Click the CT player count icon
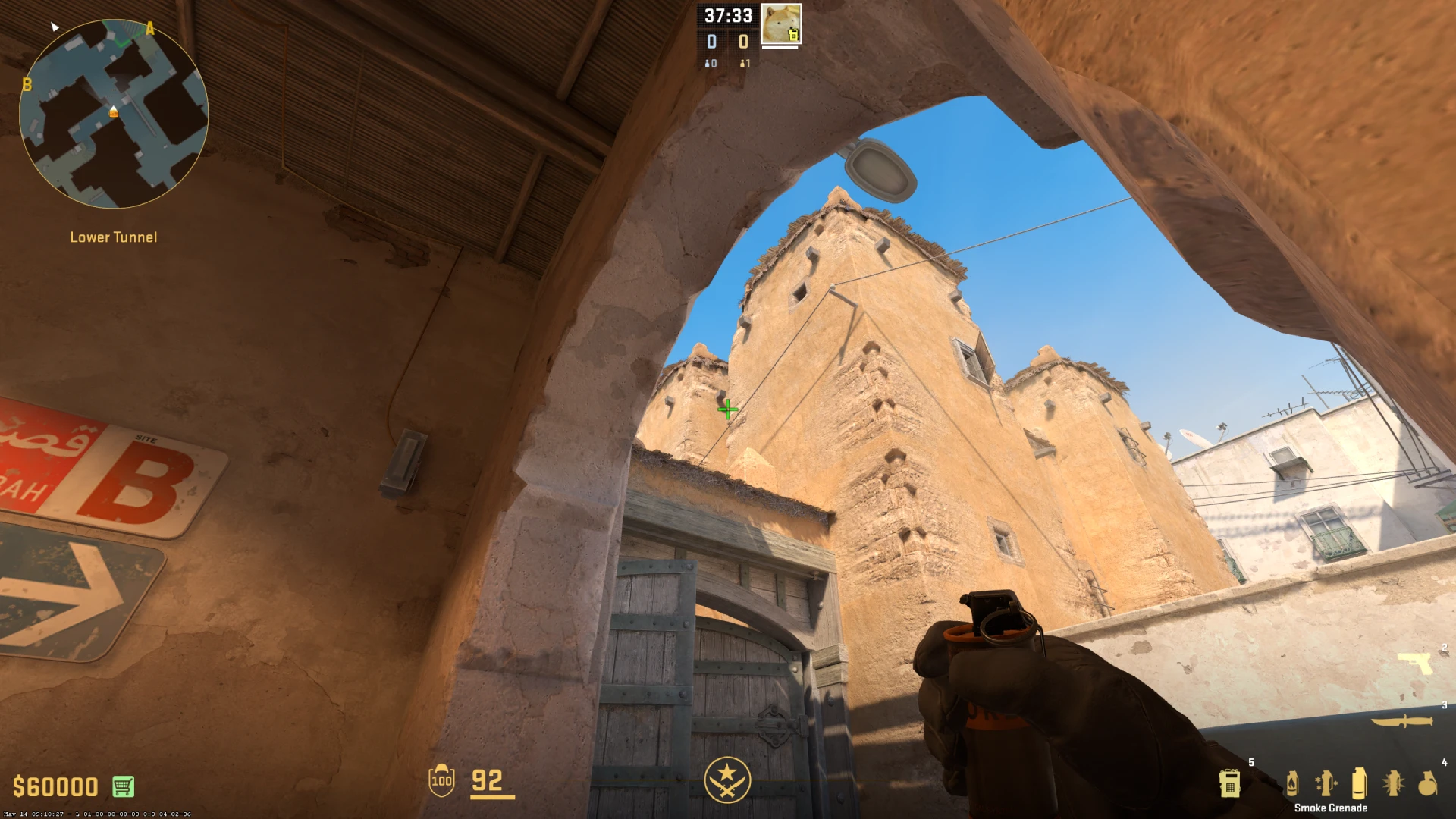Viewport: 1456px width, 819px height. click(708, 64)
